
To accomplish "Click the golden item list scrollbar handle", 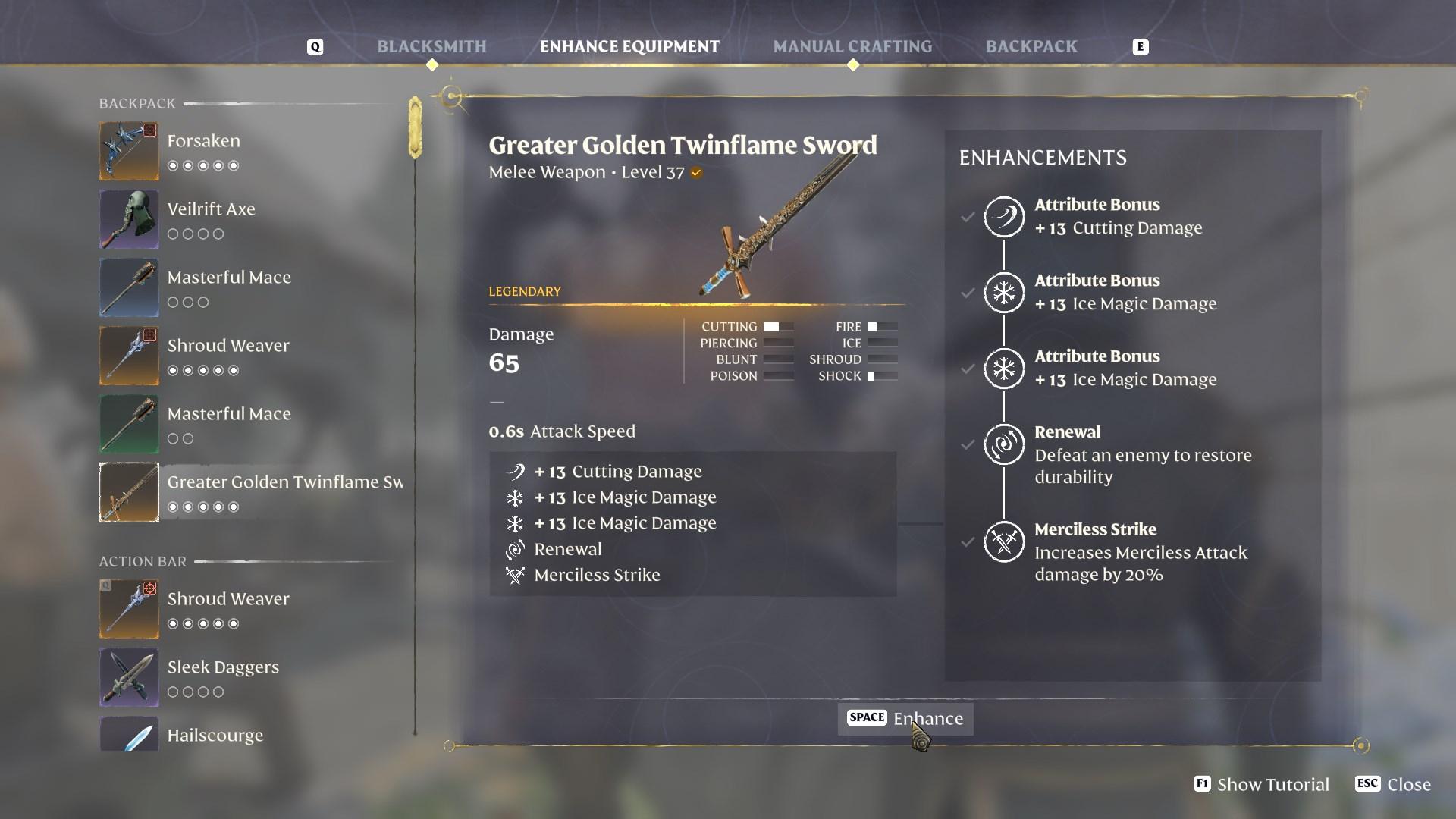I will click(415, 127).
